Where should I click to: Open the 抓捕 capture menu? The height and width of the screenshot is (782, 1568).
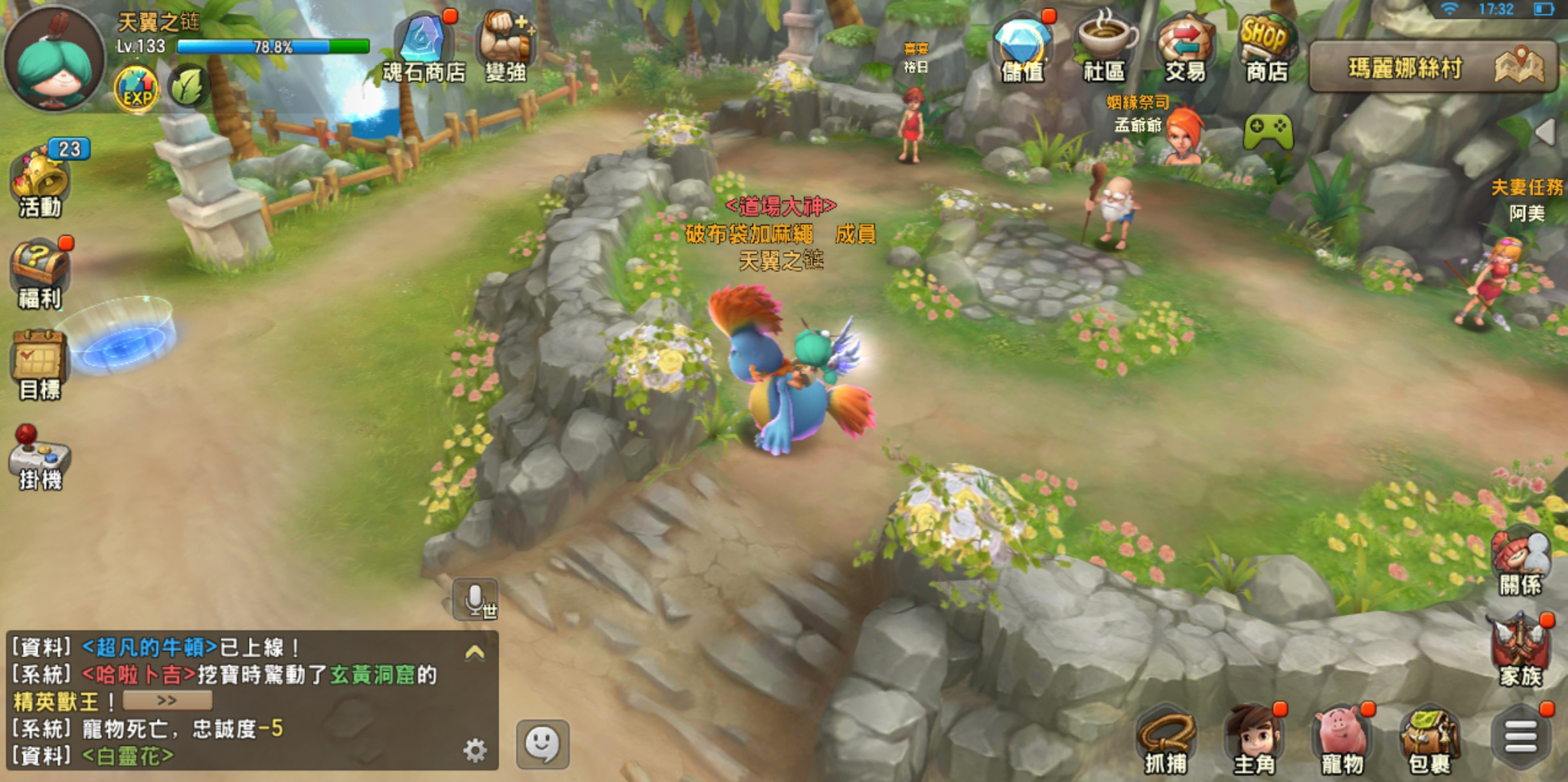pyautogui.click(x=1166, y=740)
